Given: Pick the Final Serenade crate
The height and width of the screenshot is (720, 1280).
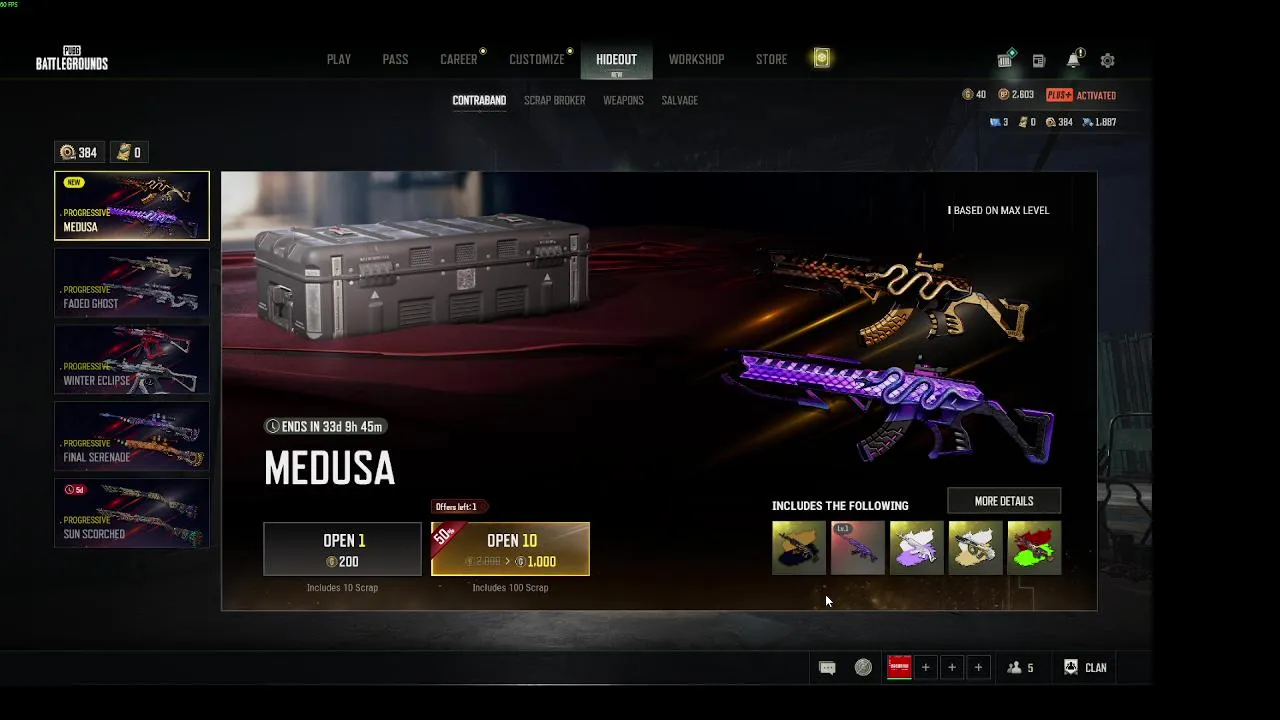Looking at the screenshot, I should click(x=132, y=436).
